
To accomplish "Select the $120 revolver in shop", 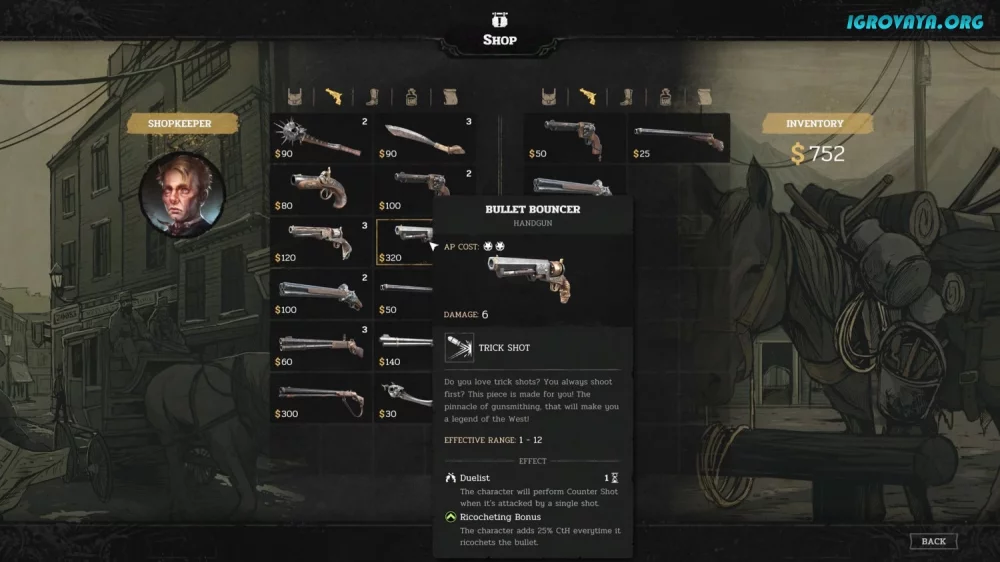I will (x=322, y=243).
